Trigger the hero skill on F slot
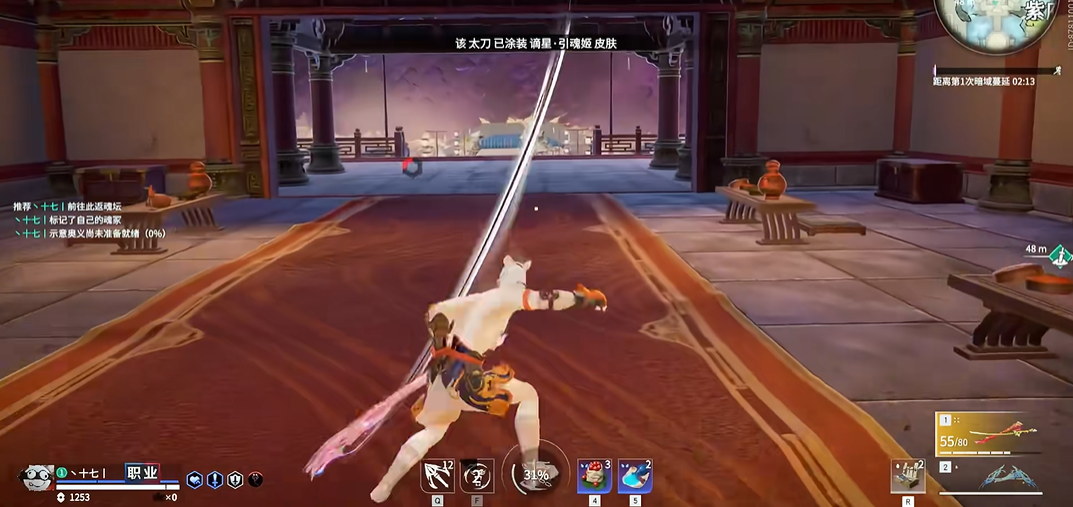This screenshot has height=507, width=1073. coord(477,475)
